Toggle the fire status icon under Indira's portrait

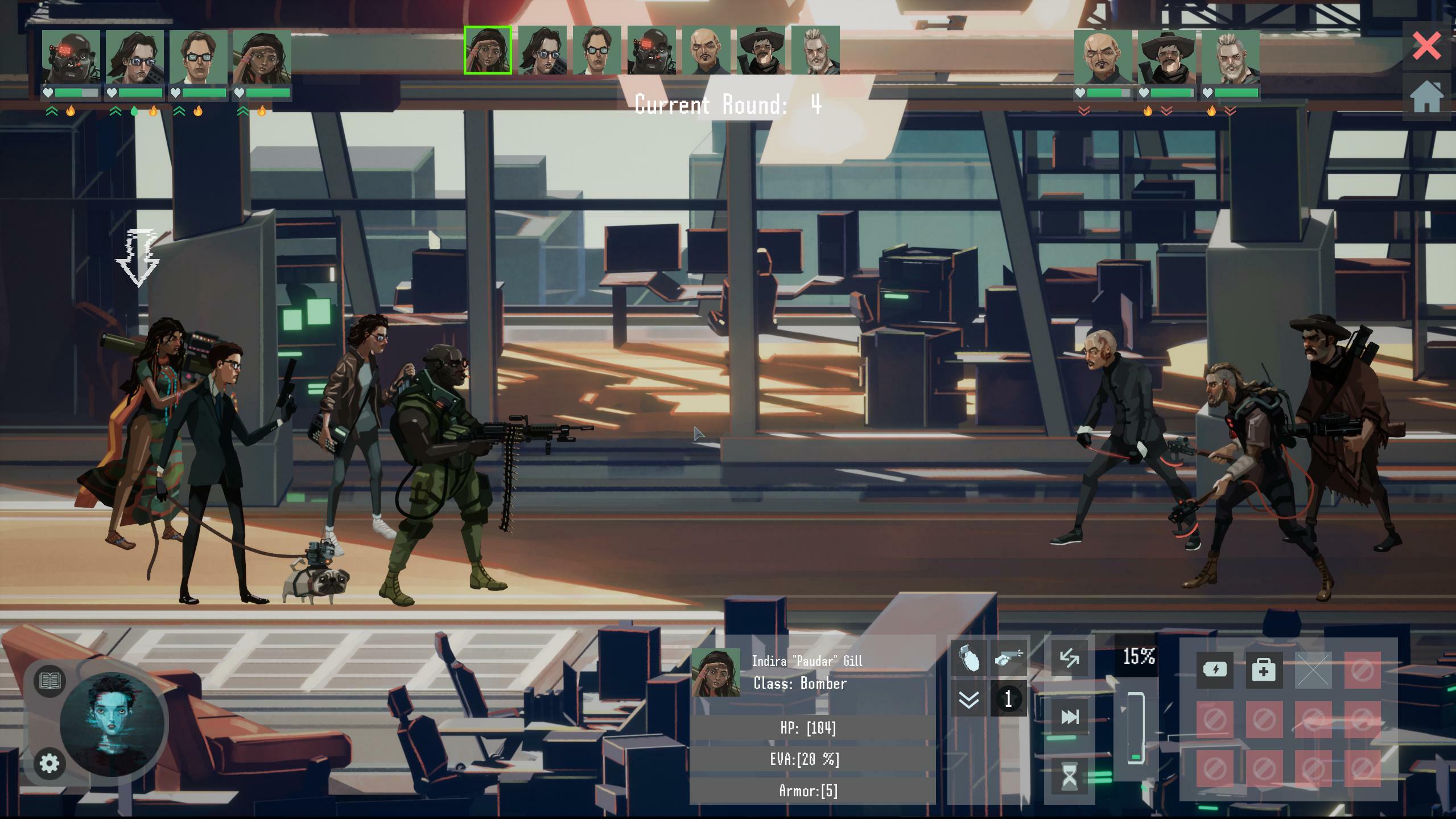[x=262, y=112]
